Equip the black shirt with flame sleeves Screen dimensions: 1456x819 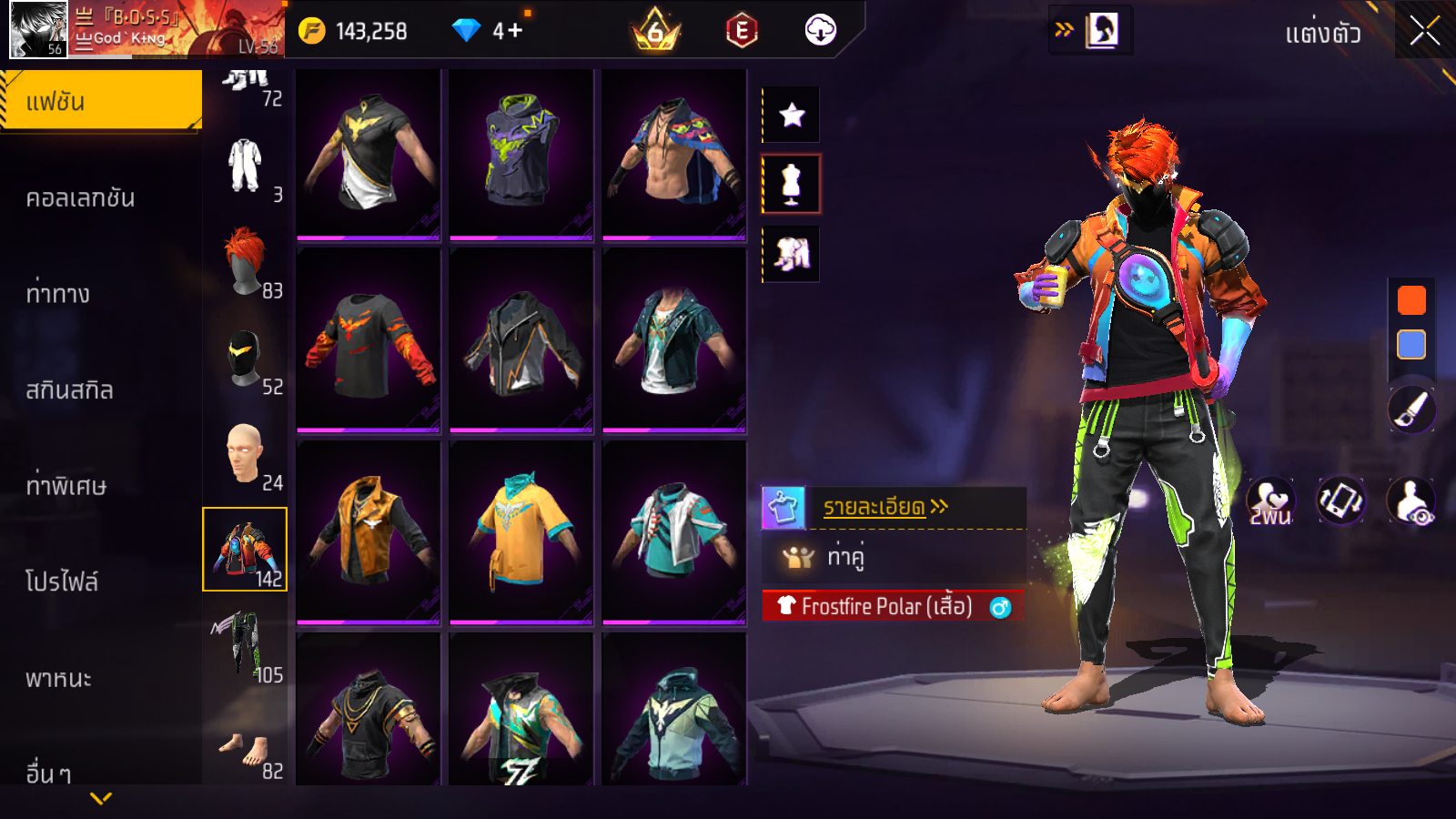coord(369,340)
